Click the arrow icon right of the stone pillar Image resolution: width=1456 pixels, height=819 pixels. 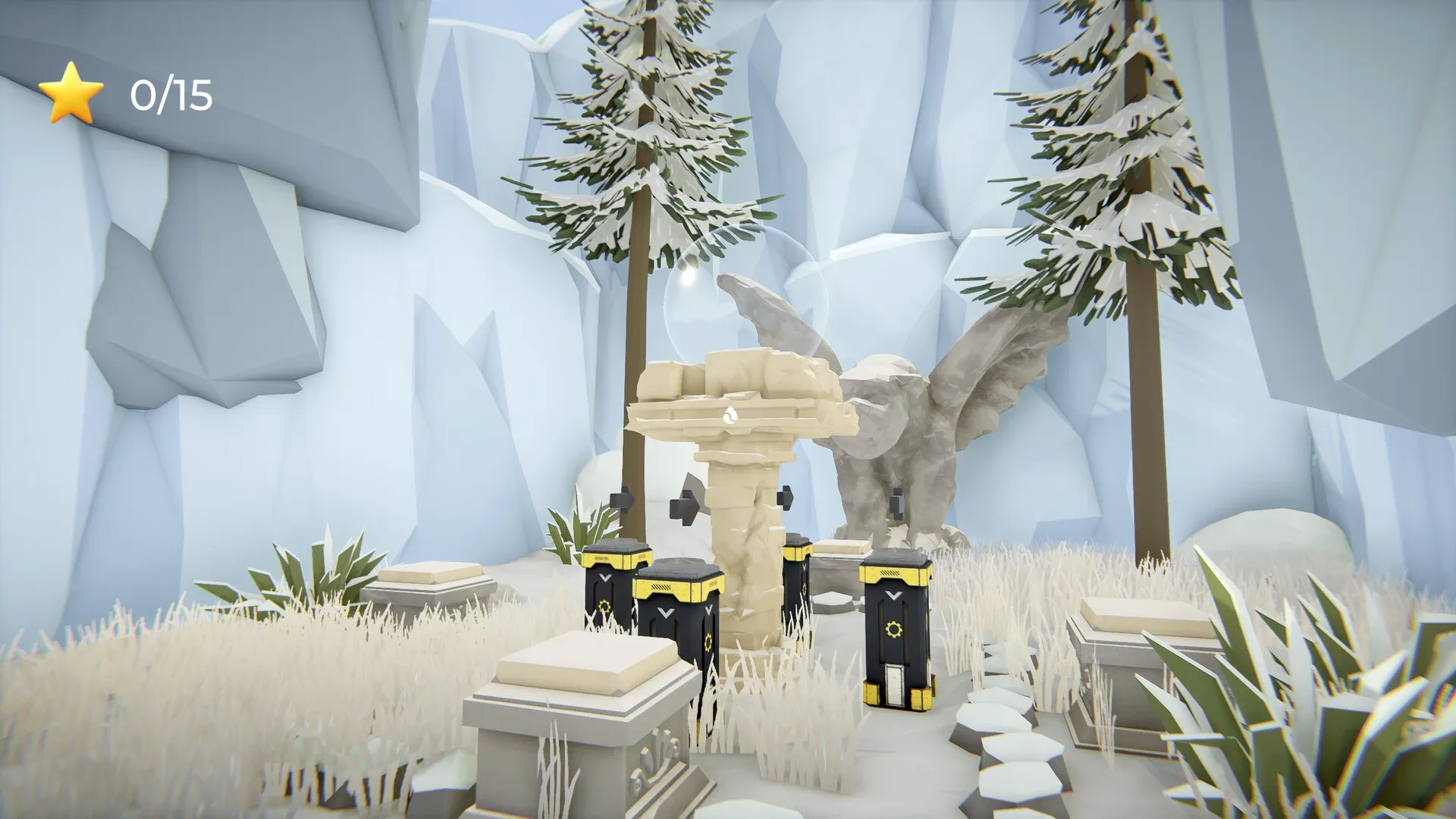tap(785, 497)
